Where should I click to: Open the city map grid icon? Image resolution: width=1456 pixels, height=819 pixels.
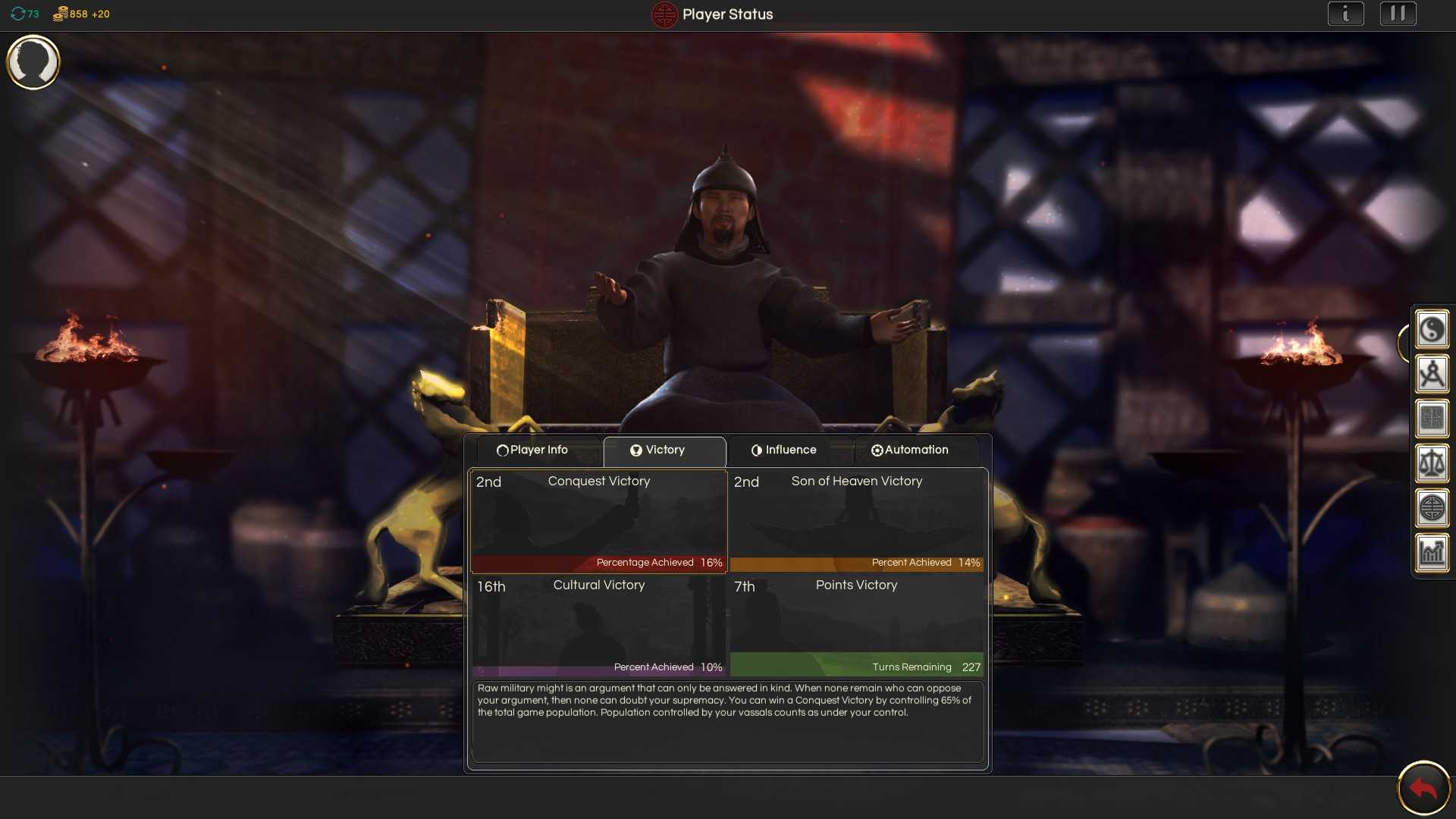pyautogui.click(x=1432, y=418)
